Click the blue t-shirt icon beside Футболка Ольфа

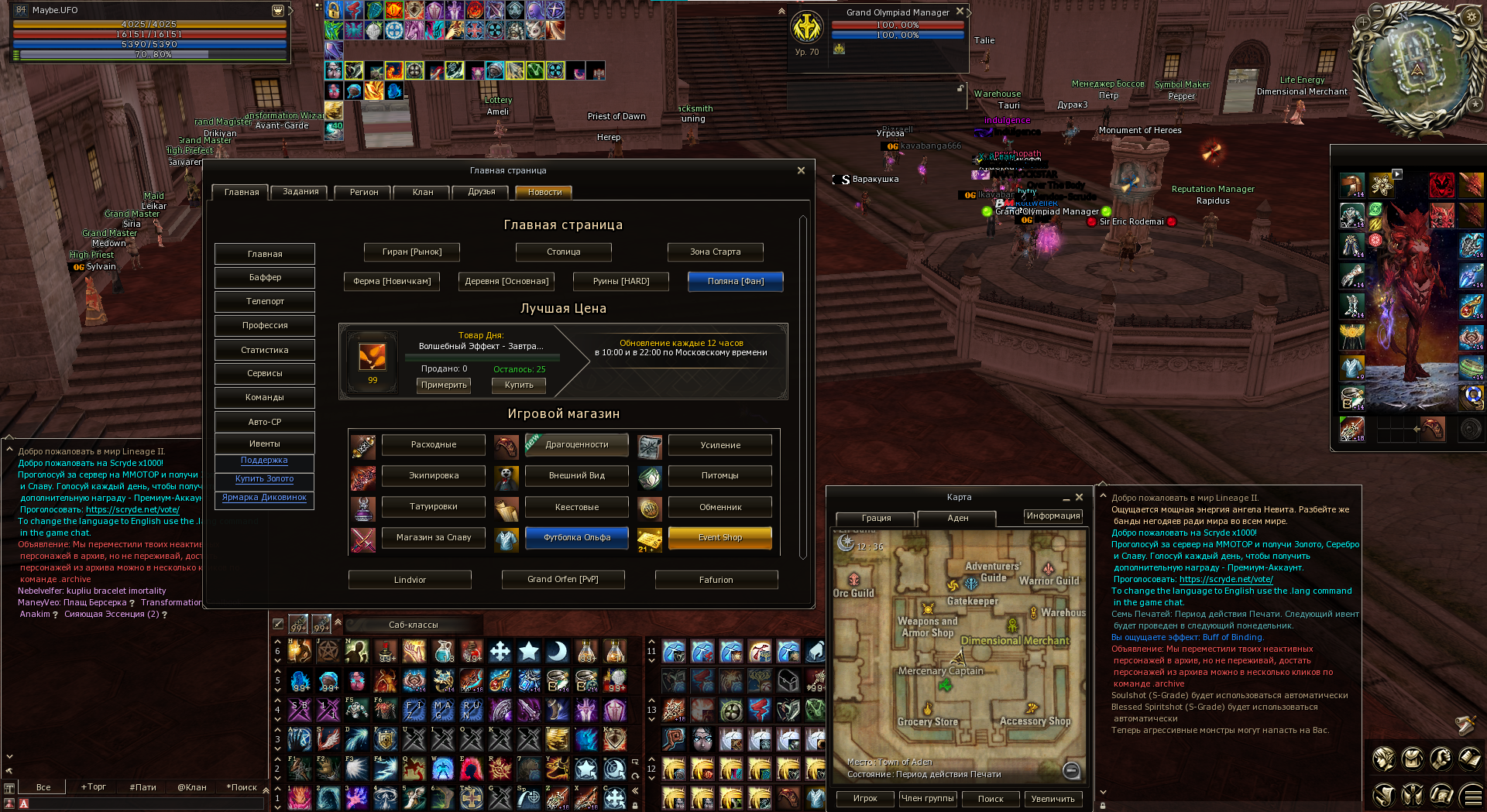(x=507, y=538)
